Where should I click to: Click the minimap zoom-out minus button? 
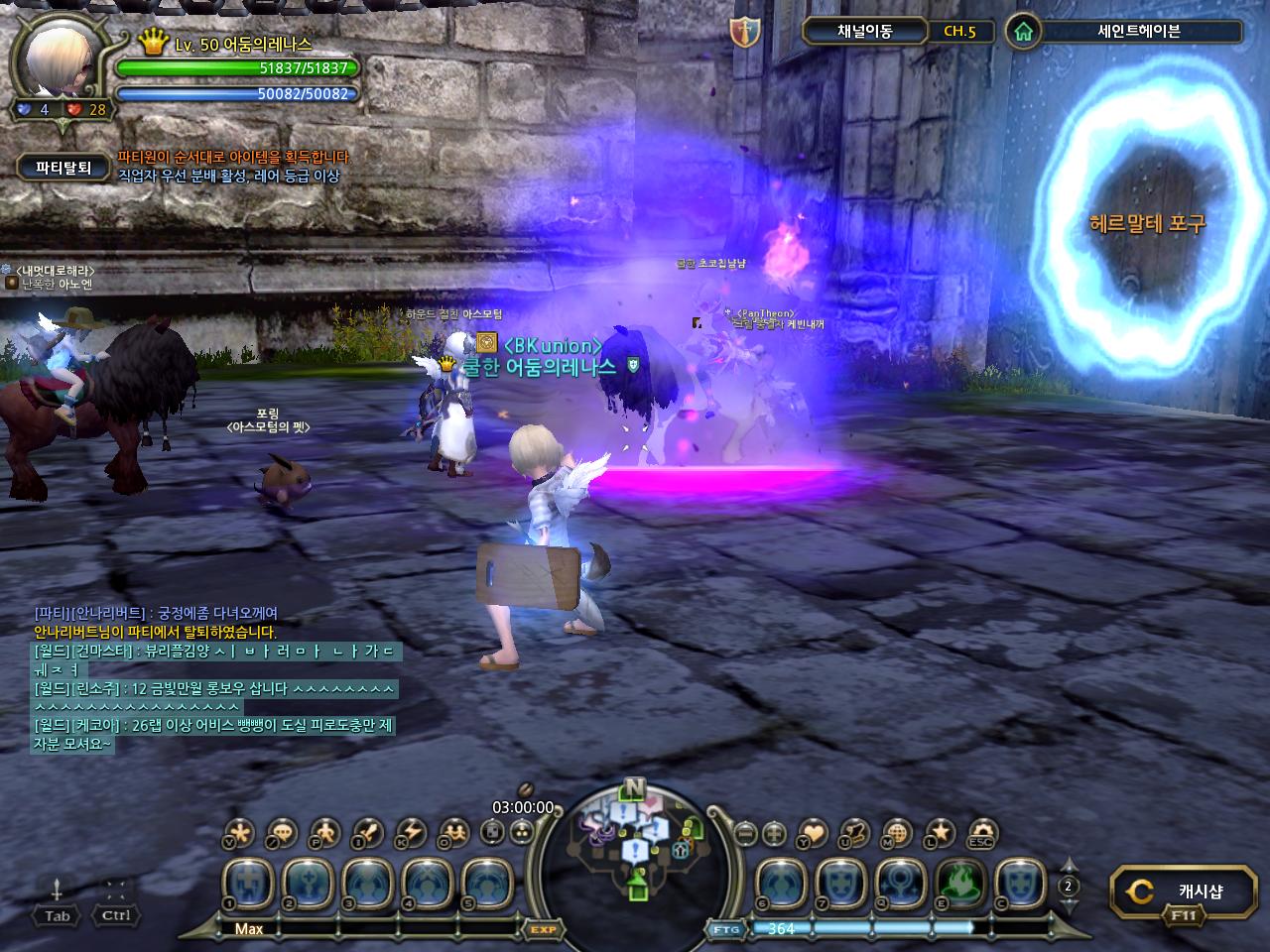click(746, 833)
